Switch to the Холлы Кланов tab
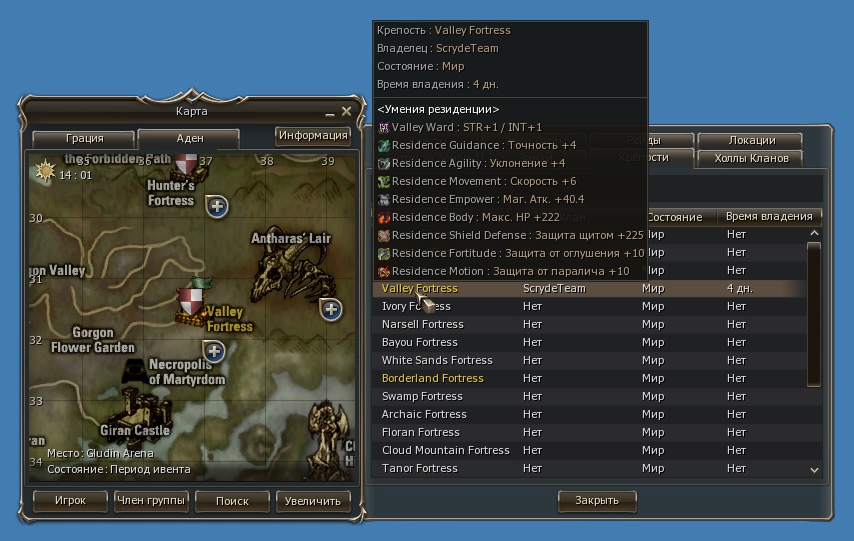 pyautogui.click(x=751, y=158)
